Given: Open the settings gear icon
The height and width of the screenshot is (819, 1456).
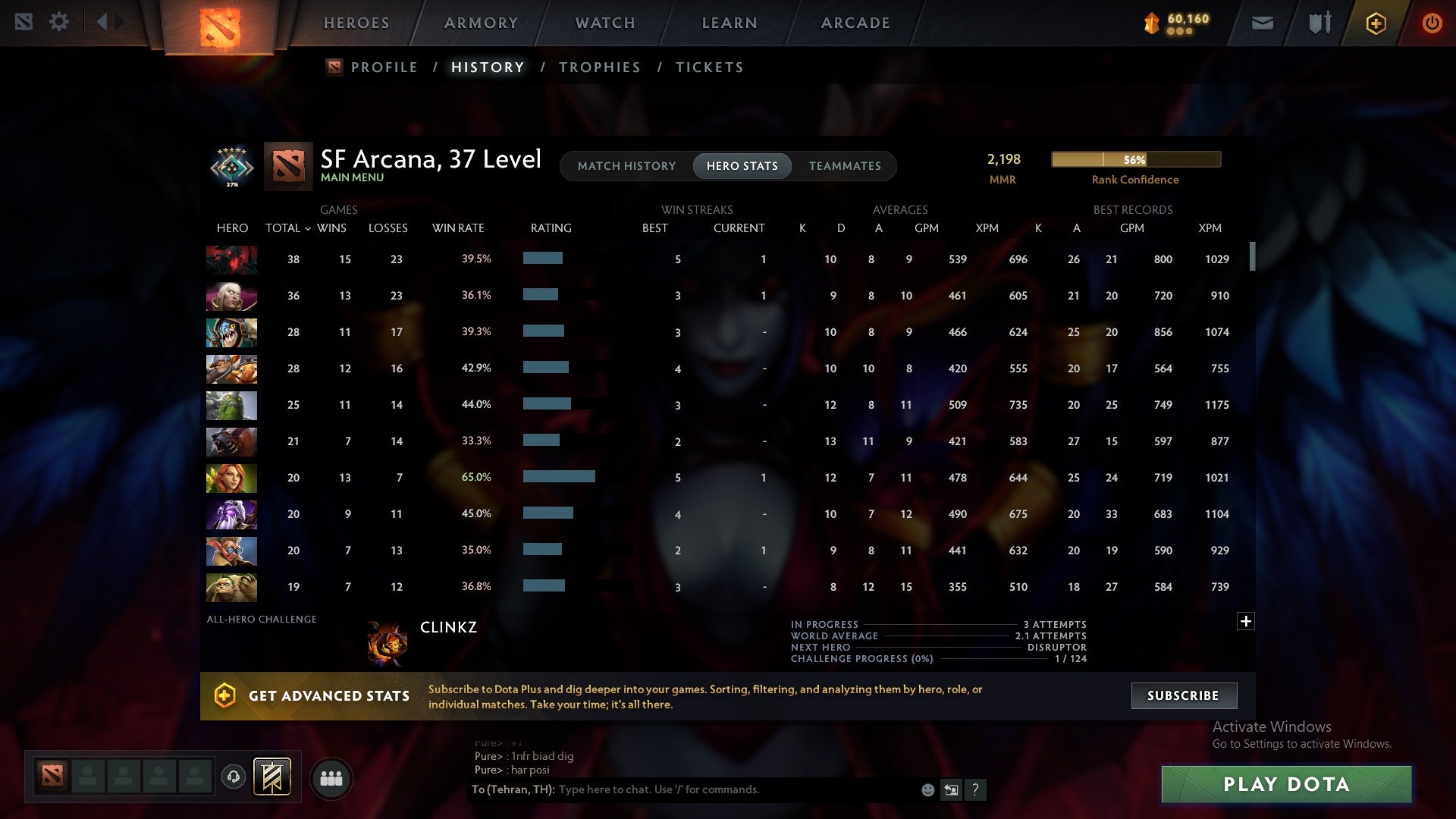Looking at the screenshot, I should (59, 21).
